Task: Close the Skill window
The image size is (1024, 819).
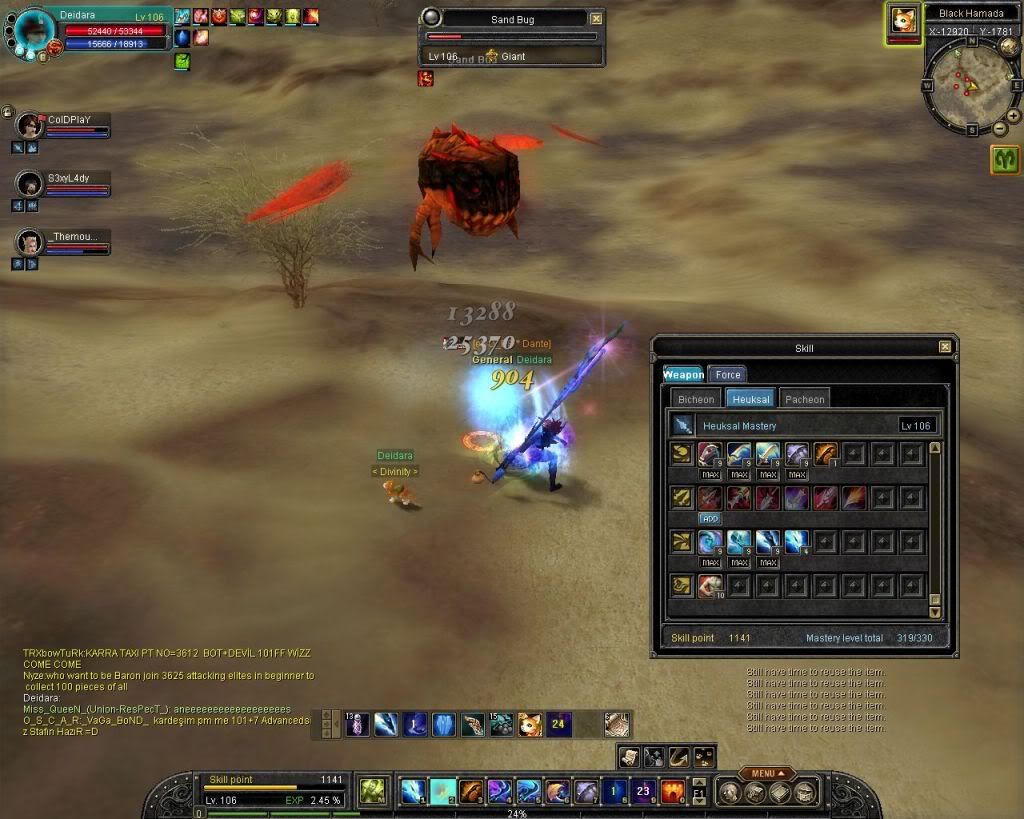Action: coord(945,347)
